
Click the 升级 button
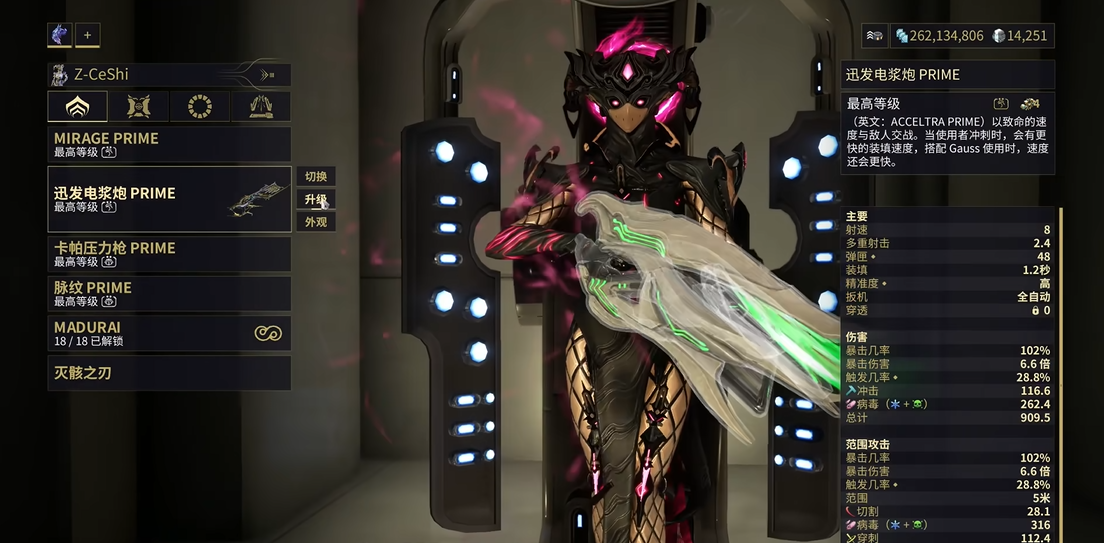pos(316,199)
